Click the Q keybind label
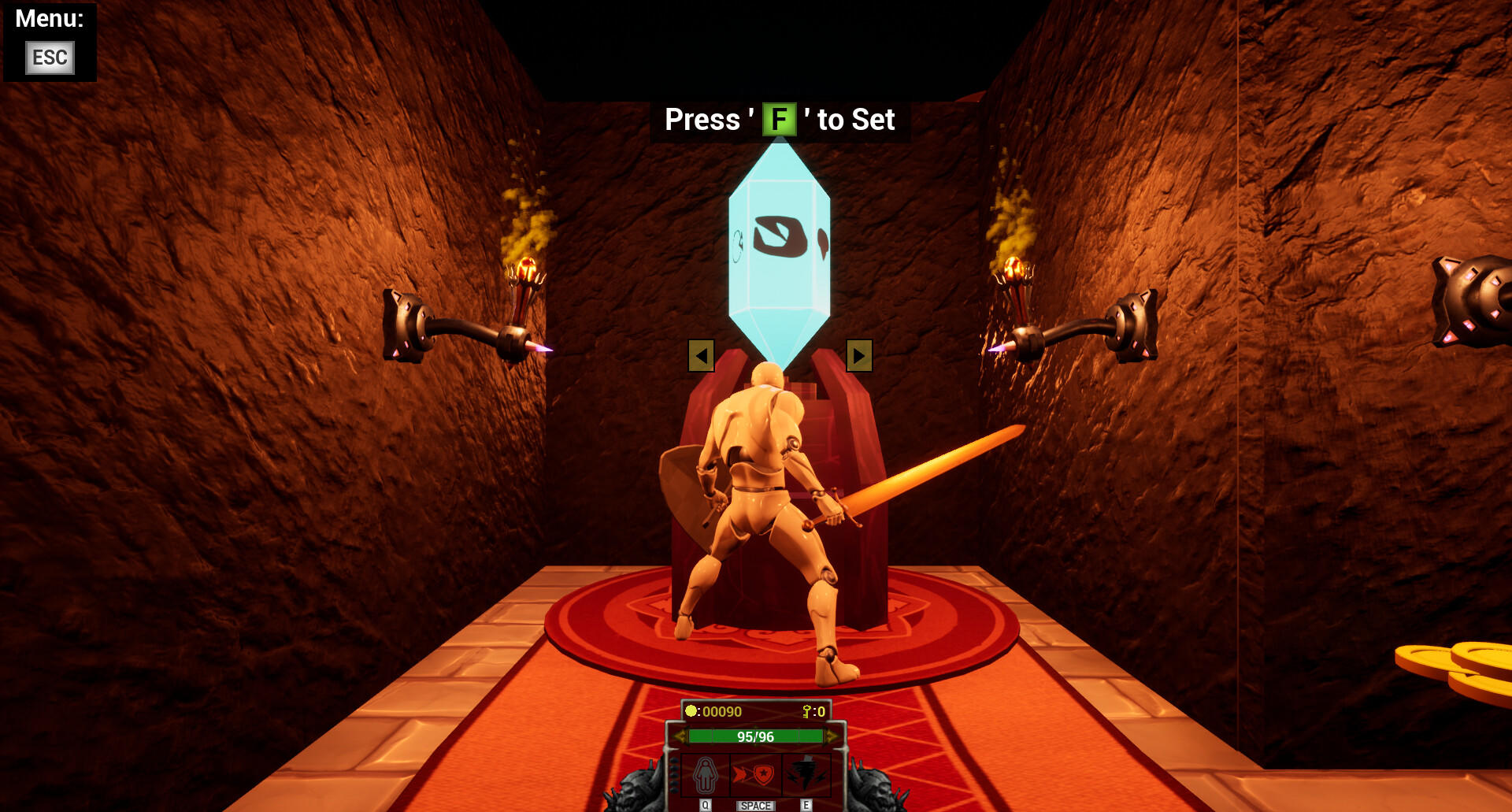The width and height of the screenshot is (1512, 812). point(706,805)
